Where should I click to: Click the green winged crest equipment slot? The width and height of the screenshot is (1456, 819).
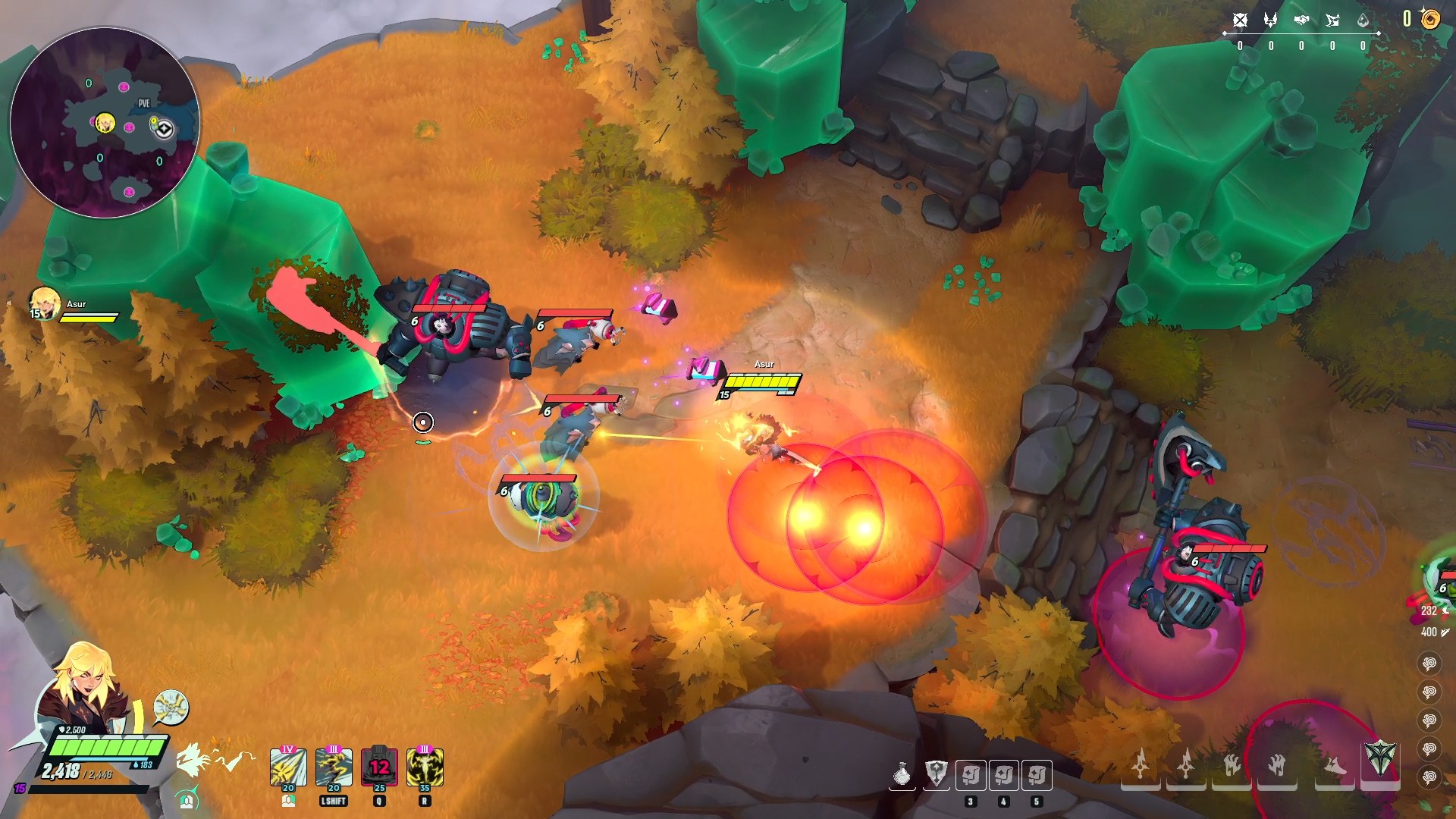click(x=1380, y=759)
